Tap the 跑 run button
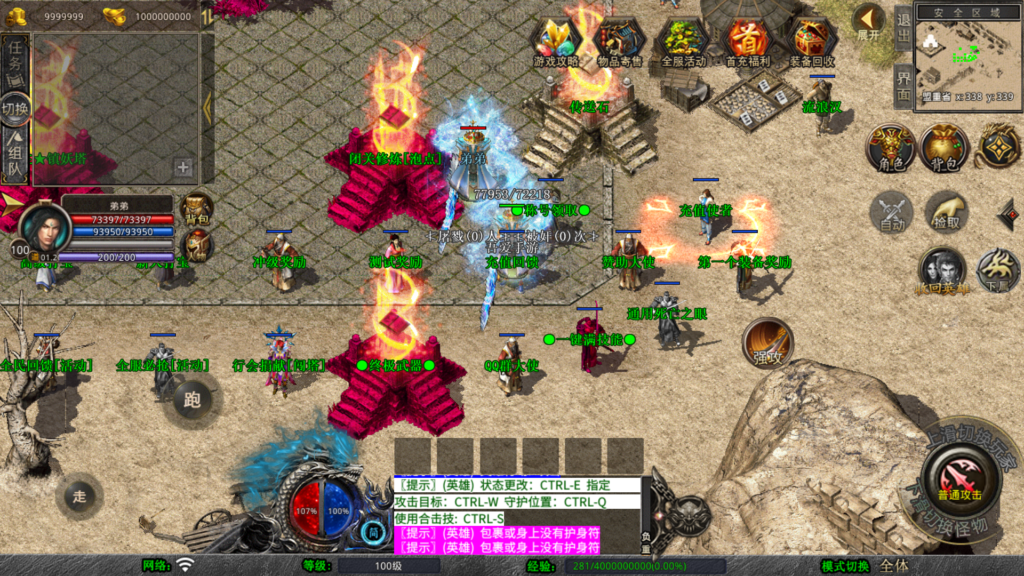This screenshot has width=1024, height=576. pyautogui.click(x=192, y=399)
